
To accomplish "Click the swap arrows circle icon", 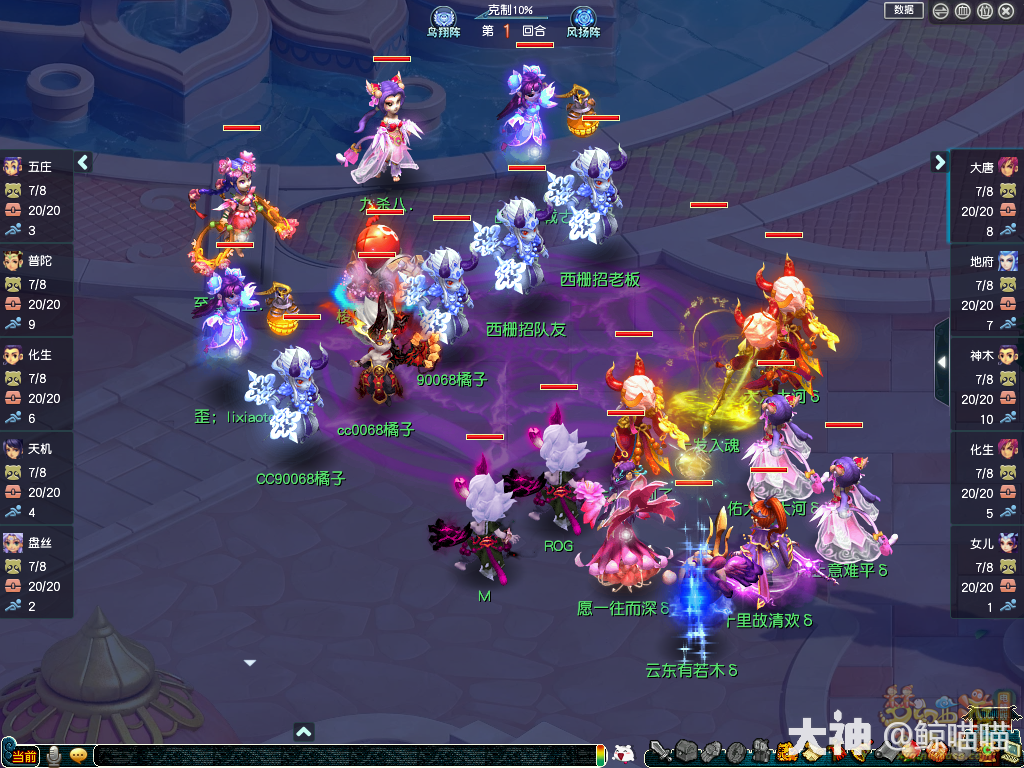I will [941, 11].
